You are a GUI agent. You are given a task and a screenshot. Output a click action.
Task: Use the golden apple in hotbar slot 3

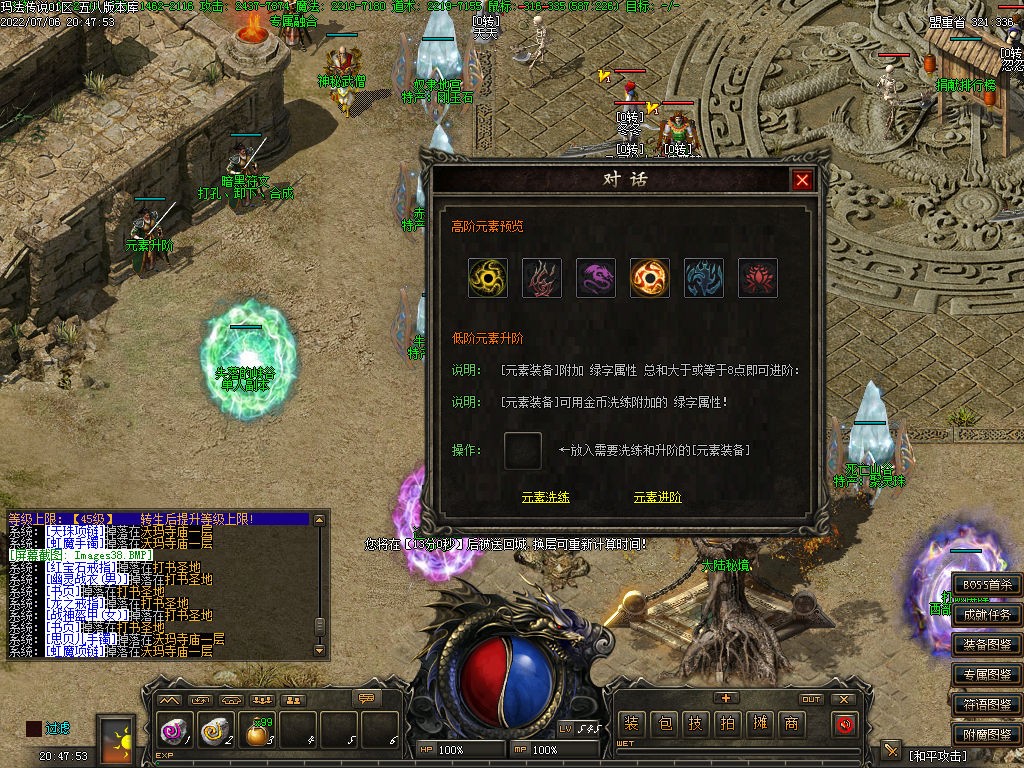point(258,733)
